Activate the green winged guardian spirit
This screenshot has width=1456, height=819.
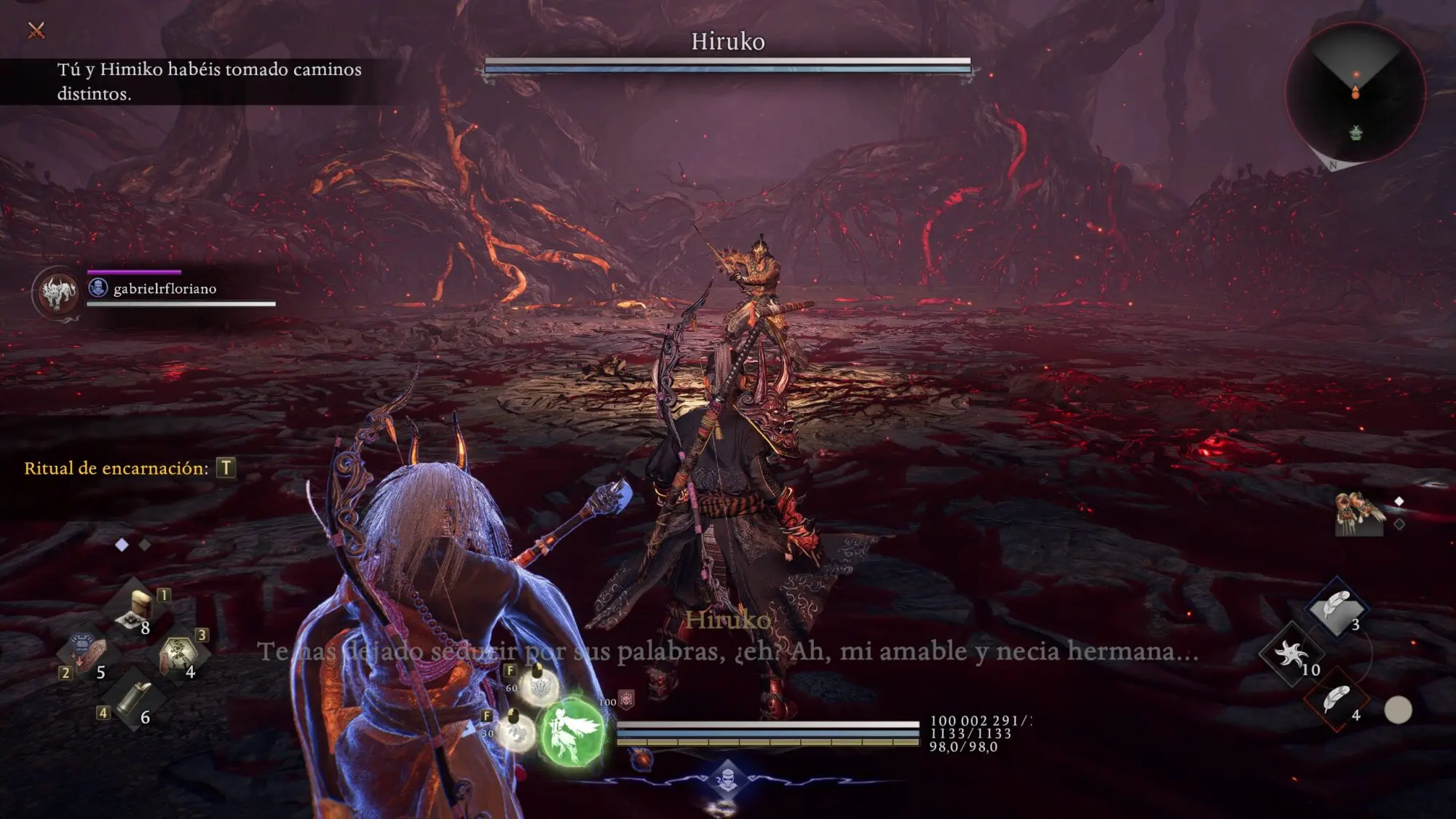tap(573, 732)
